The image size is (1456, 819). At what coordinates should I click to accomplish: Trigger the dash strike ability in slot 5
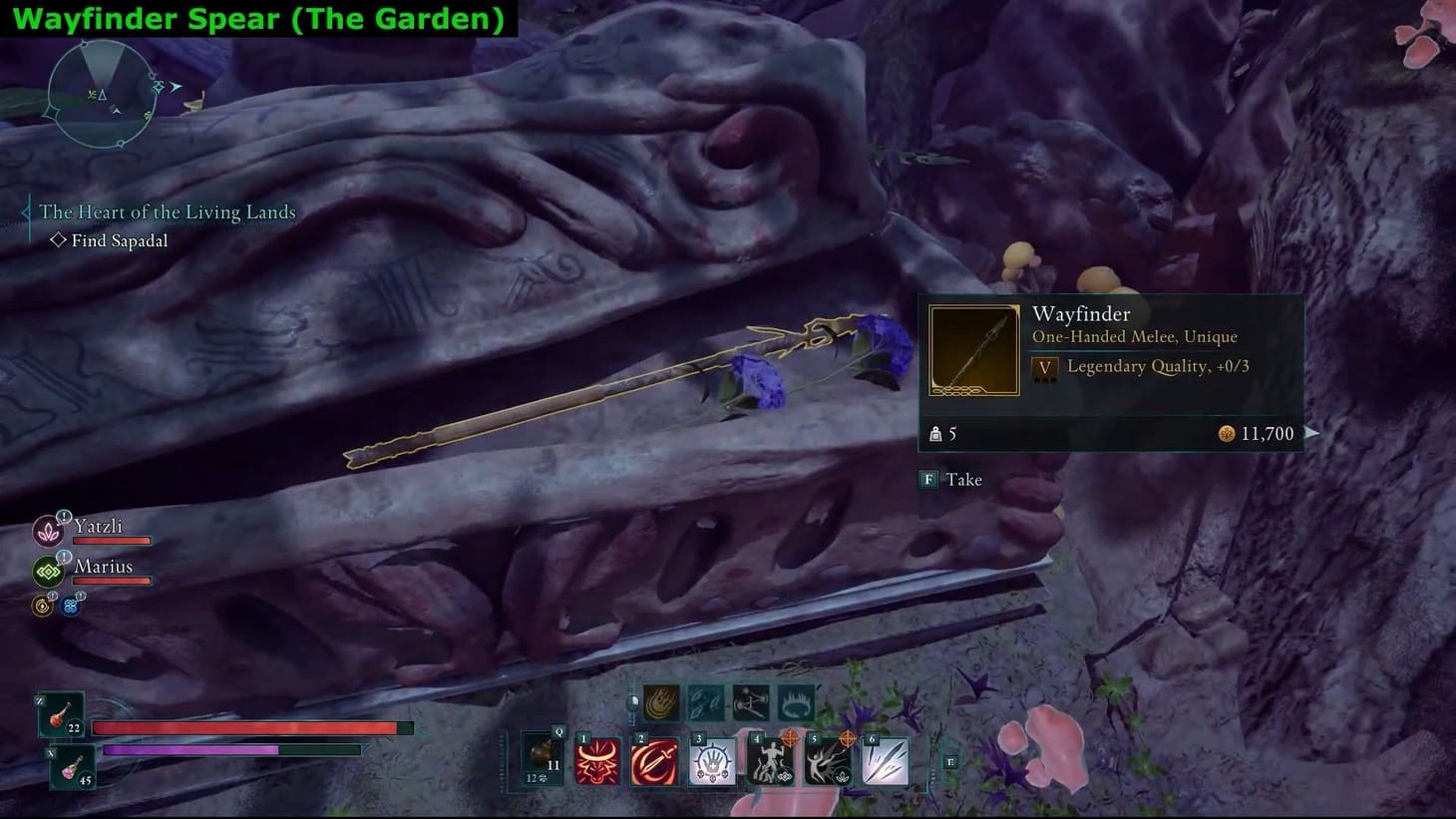point(829,760)
